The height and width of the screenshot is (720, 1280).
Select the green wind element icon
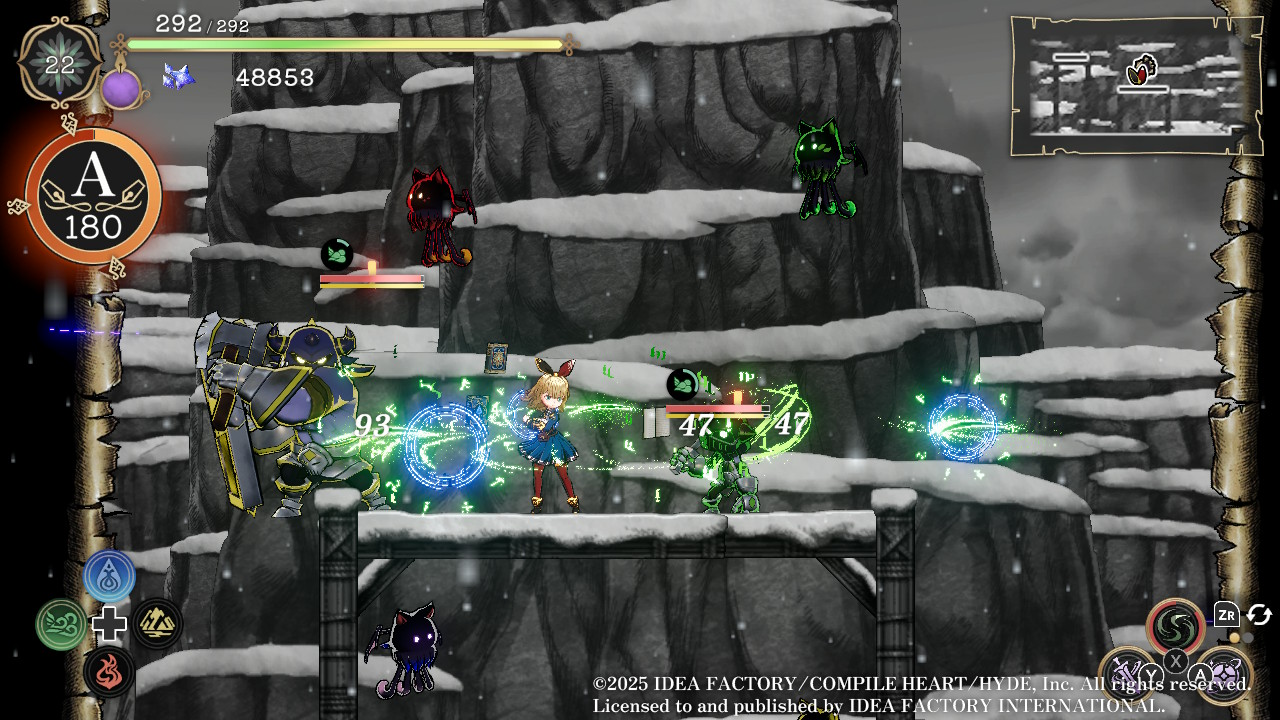[x=61, y=625]
